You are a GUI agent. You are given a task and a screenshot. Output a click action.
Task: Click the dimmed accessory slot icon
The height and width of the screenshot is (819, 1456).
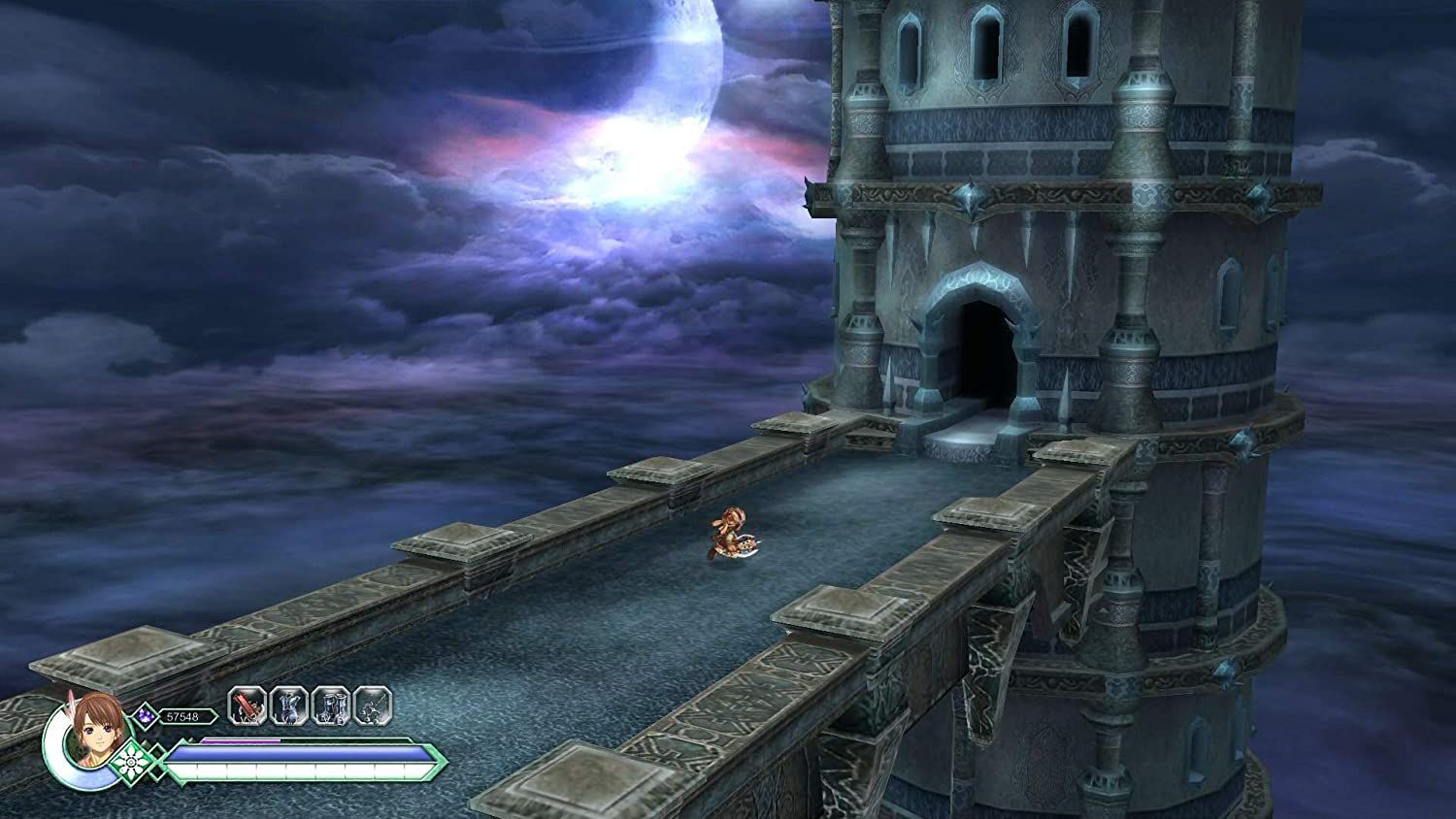[x=371, y=705]
